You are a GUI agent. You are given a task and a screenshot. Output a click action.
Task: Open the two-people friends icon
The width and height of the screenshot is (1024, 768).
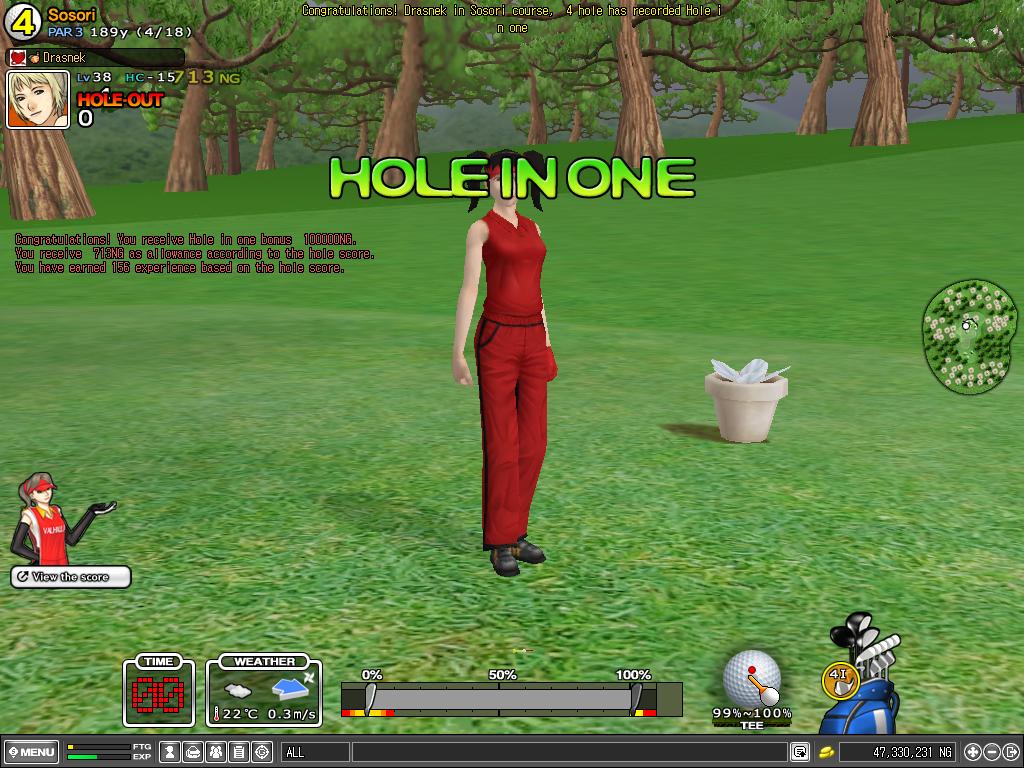coord(216,752)
